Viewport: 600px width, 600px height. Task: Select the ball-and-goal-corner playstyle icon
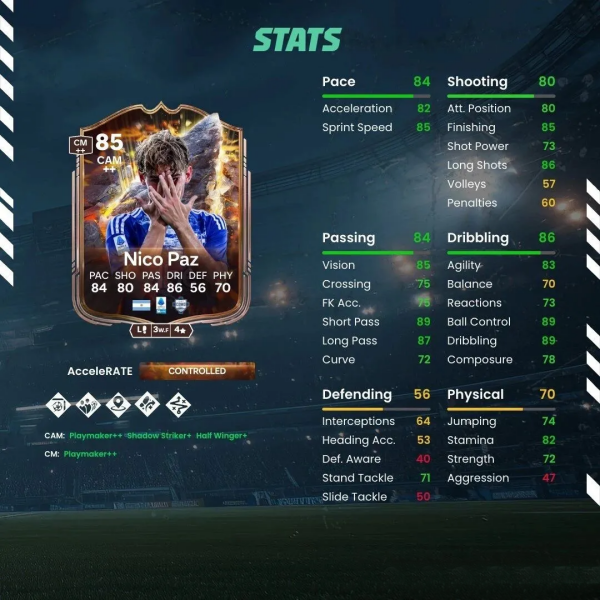[x=59, y=406]
